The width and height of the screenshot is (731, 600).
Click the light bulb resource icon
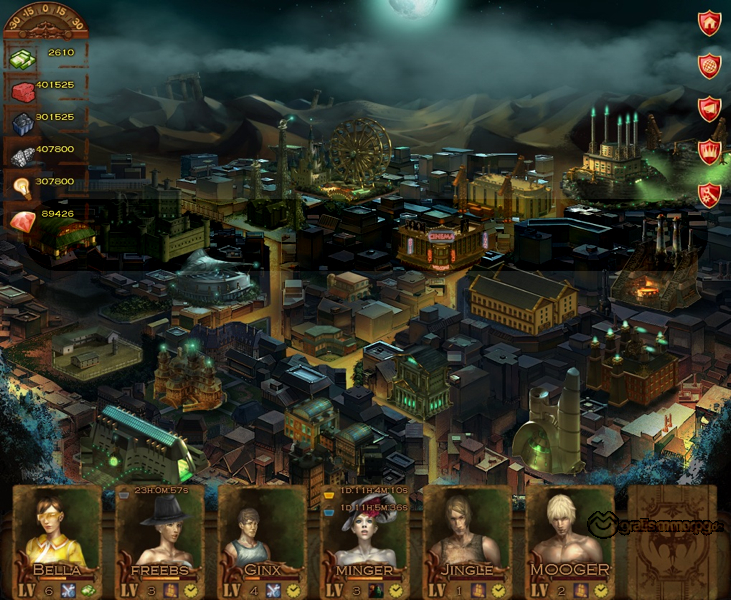pos(22,186)
